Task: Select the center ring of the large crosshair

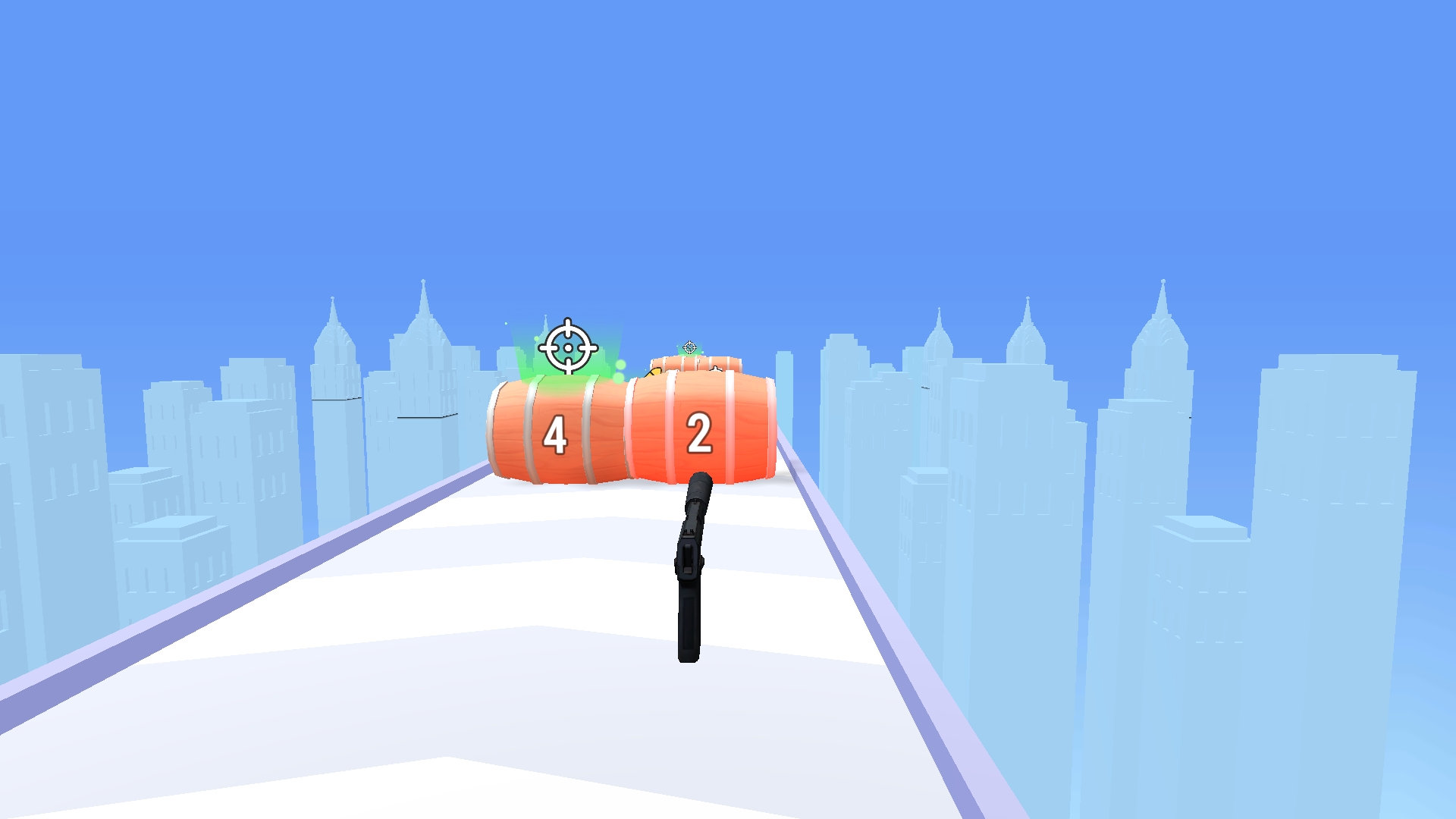Action: pos(567,348)
